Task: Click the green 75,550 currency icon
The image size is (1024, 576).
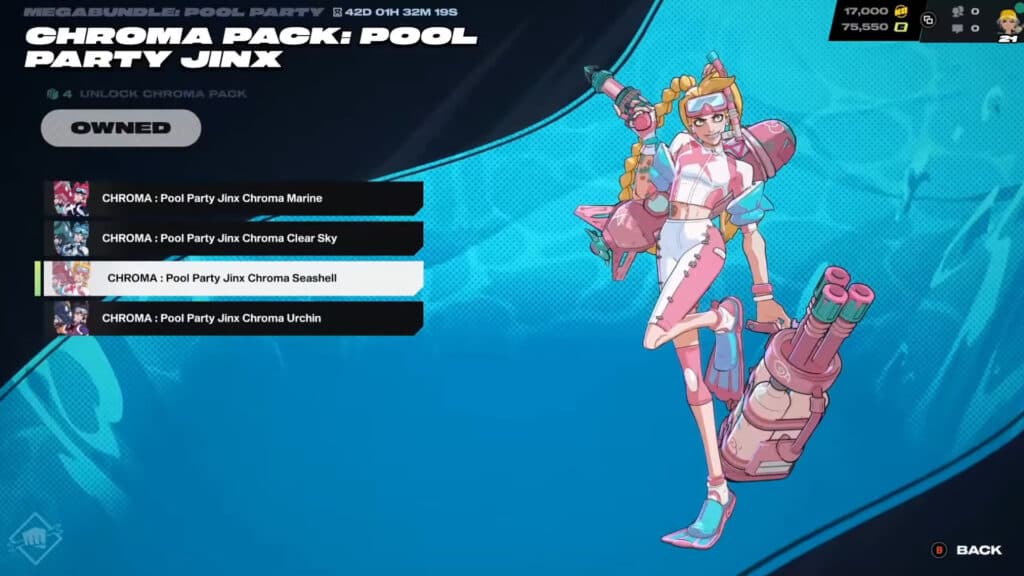Action: [x=900, y=28]
